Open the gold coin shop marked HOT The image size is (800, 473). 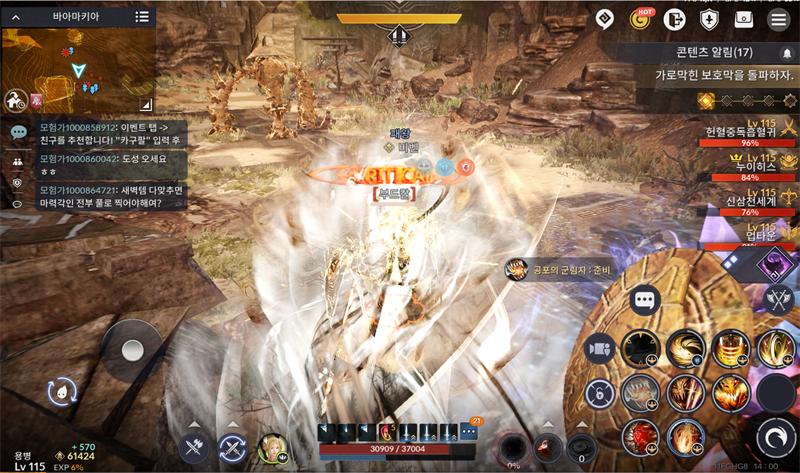[639, 19]
